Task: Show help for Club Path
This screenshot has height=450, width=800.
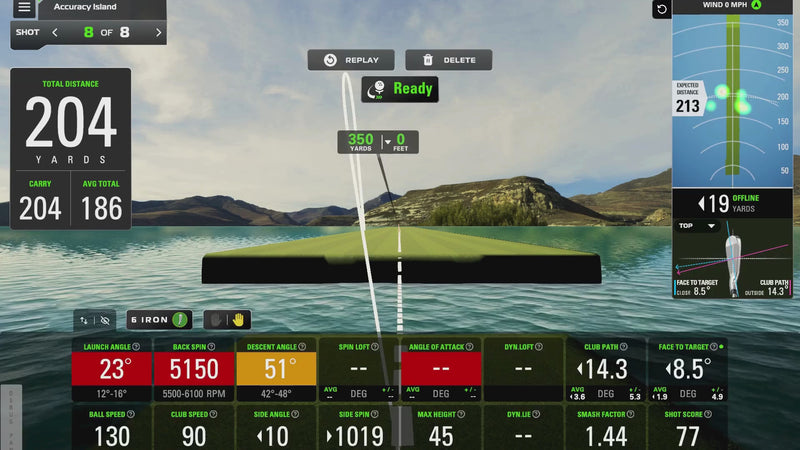Action: pyautogui.click(x=633, y=347)
